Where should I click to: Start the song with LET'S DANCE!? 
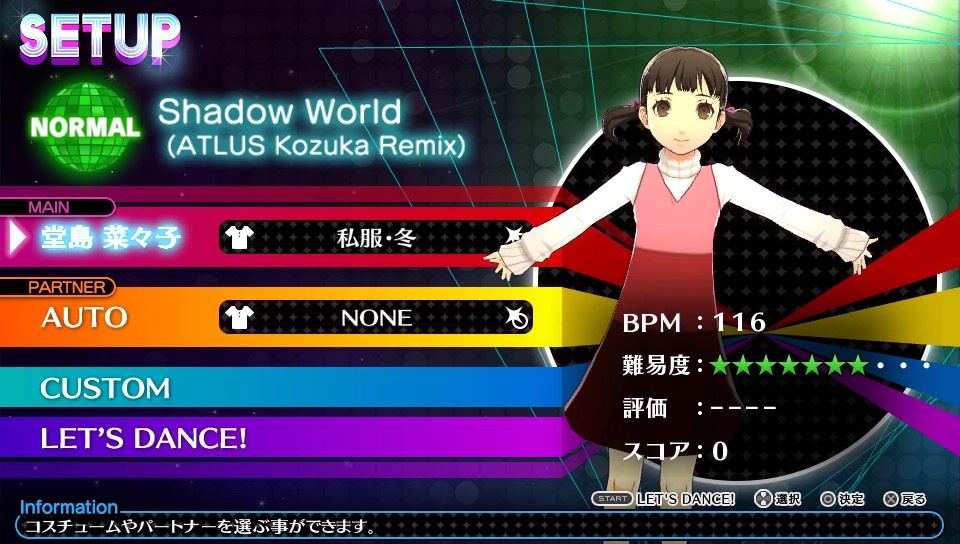144,438
